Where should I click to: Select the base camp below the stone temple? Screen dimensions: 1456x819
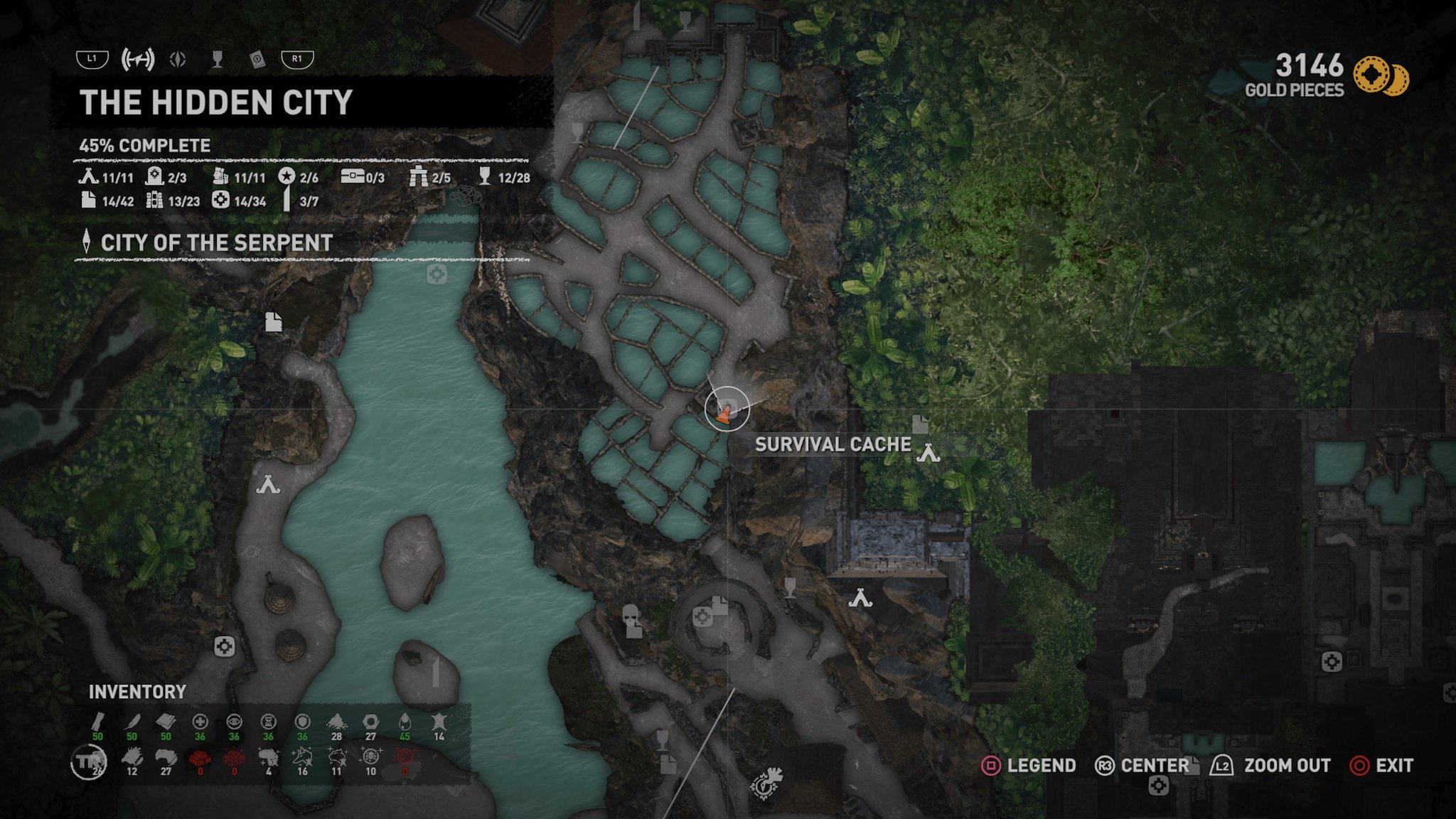(860, 599)
